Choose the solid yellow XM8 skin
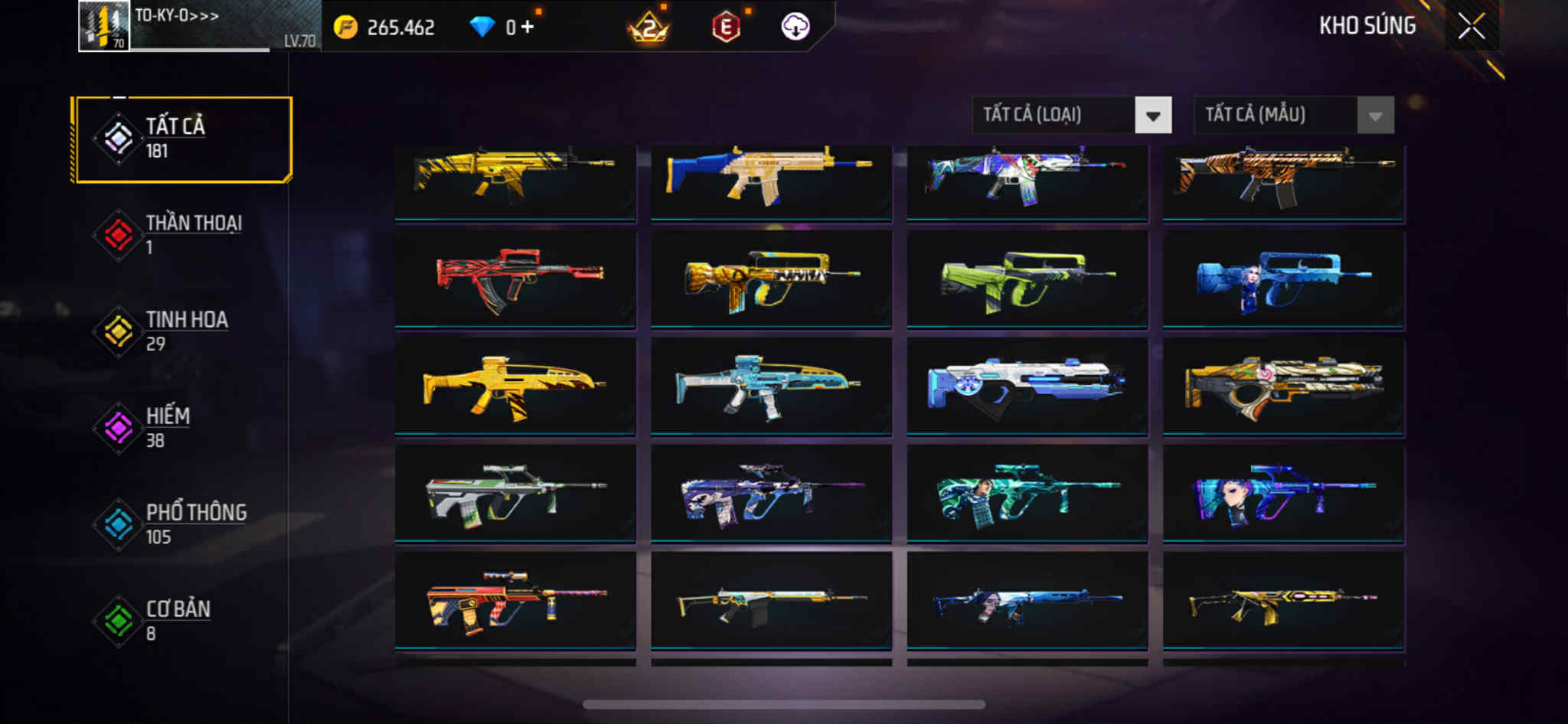 (515, 386)
